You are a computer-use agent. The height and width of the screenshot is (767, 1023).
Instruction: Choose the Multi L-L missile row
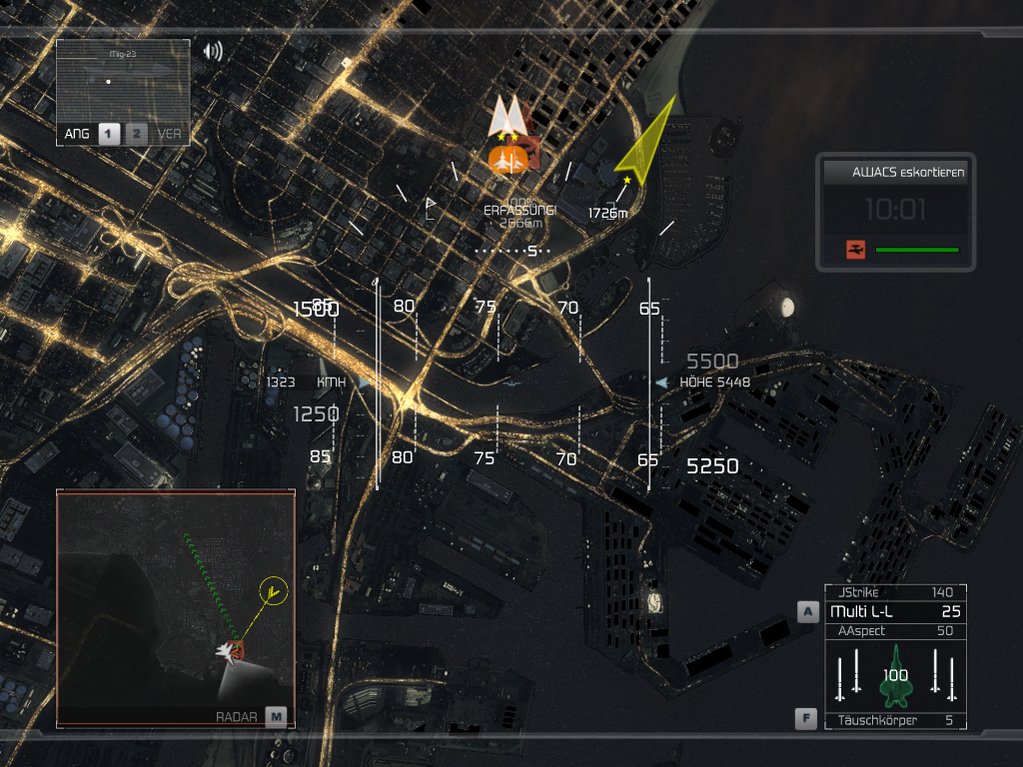(895, 611)
